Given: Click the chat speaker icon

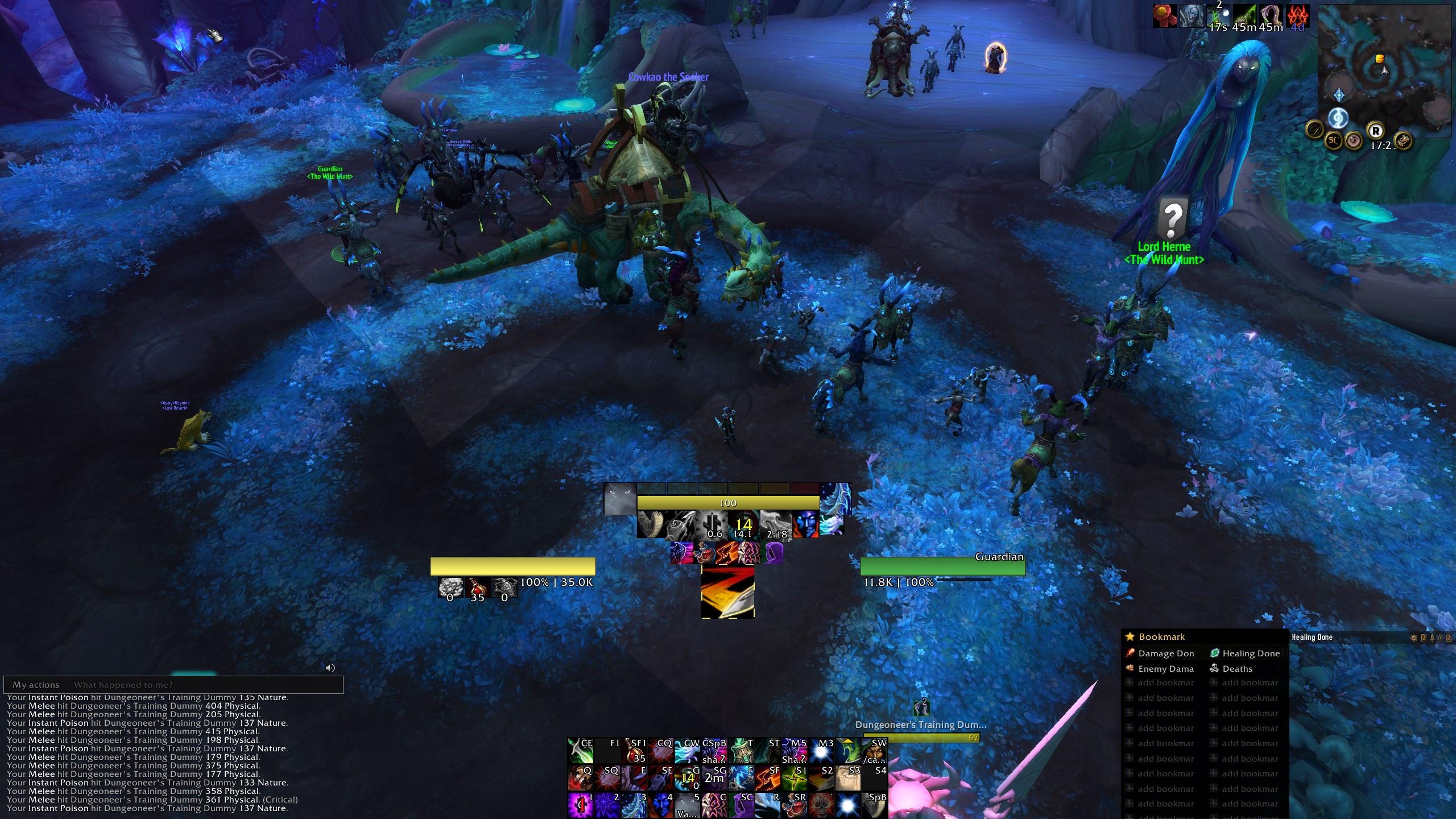Looking at the screenshot, I should [x=330, y=668].
